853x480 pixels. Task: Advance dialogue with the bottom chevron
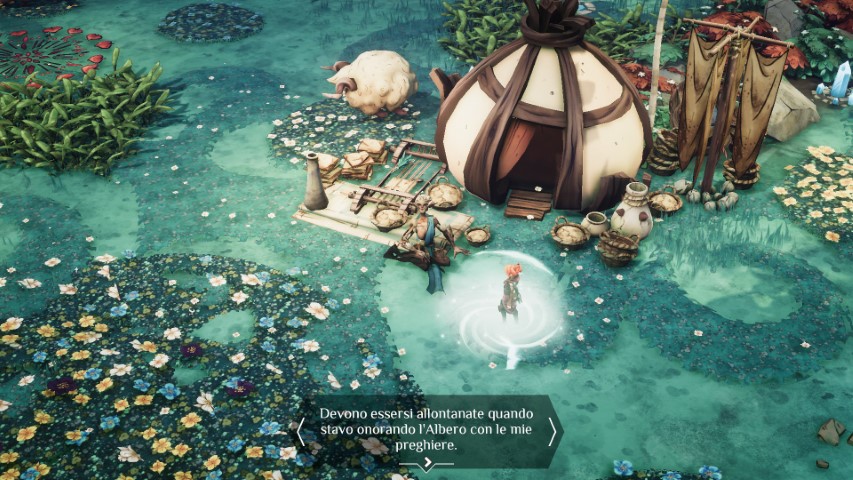click(x=428, y=462)
